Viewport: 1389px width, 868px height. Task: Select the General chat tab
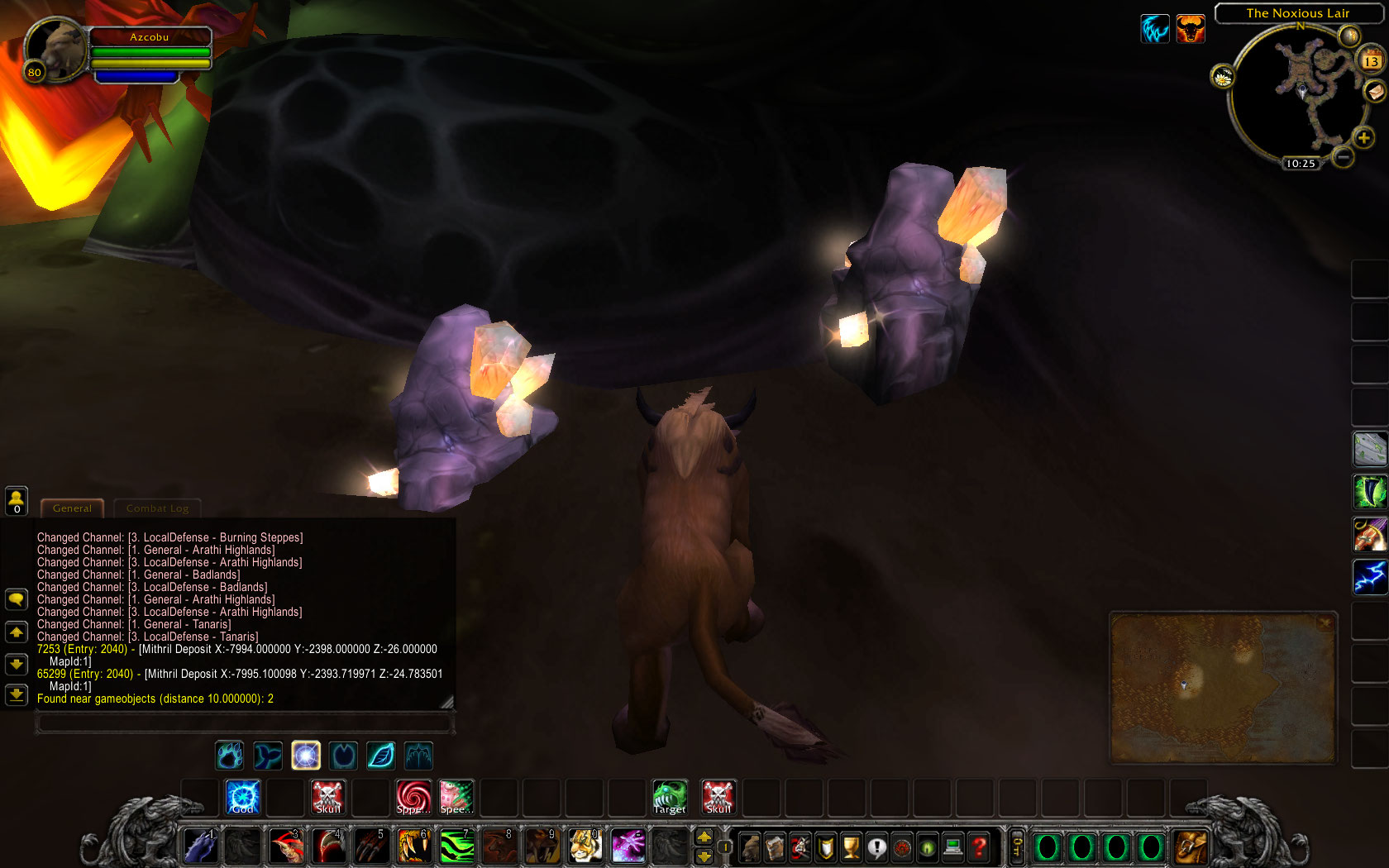click(x=72, y=508)
